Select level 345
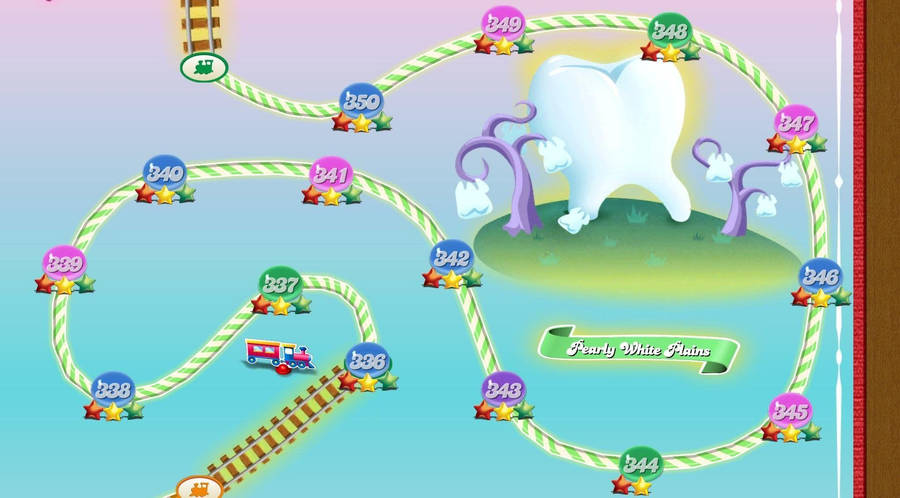This screenshot has height=498, width=900. [790, 411]
